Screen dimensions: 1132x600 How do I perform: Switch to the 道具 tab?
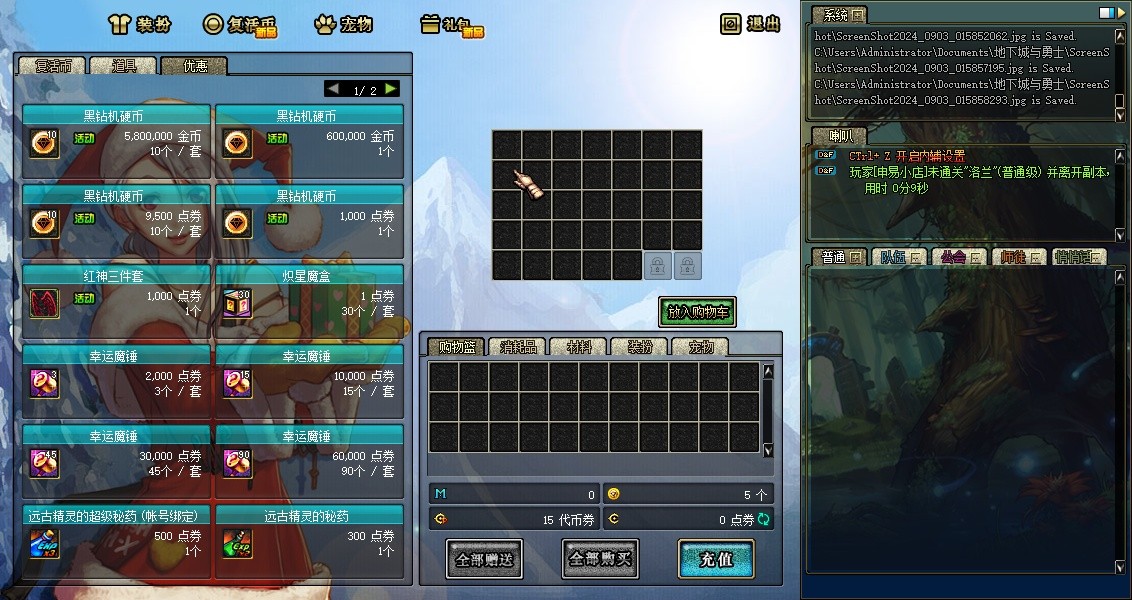[x=124, y=66]
